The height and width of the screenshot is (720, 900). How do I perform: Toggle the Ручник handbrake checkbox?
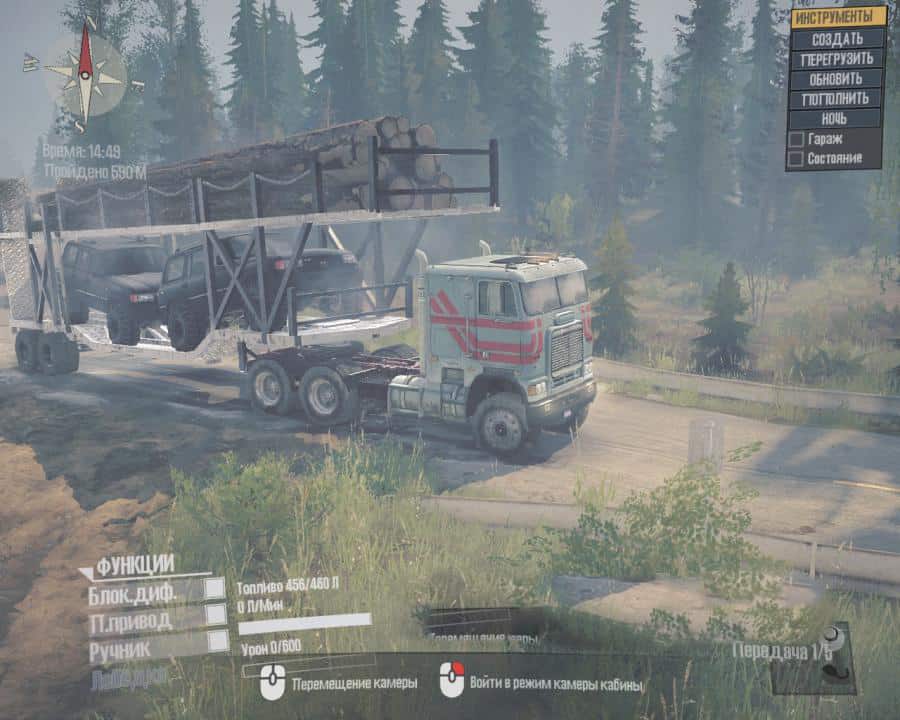217,642
